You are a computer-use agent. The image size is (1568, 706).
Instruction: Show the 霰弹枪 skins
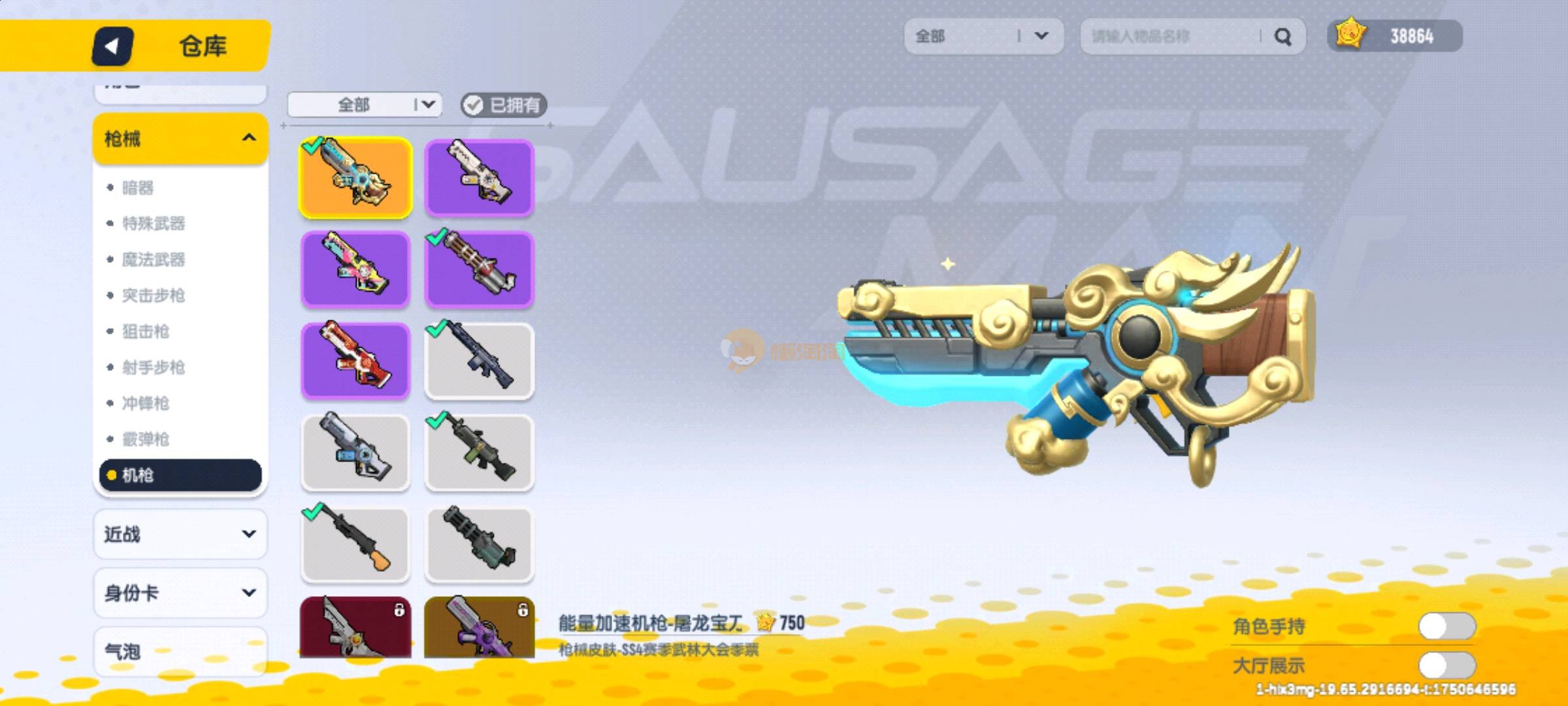pyautogui.click(x=146, y=439)
